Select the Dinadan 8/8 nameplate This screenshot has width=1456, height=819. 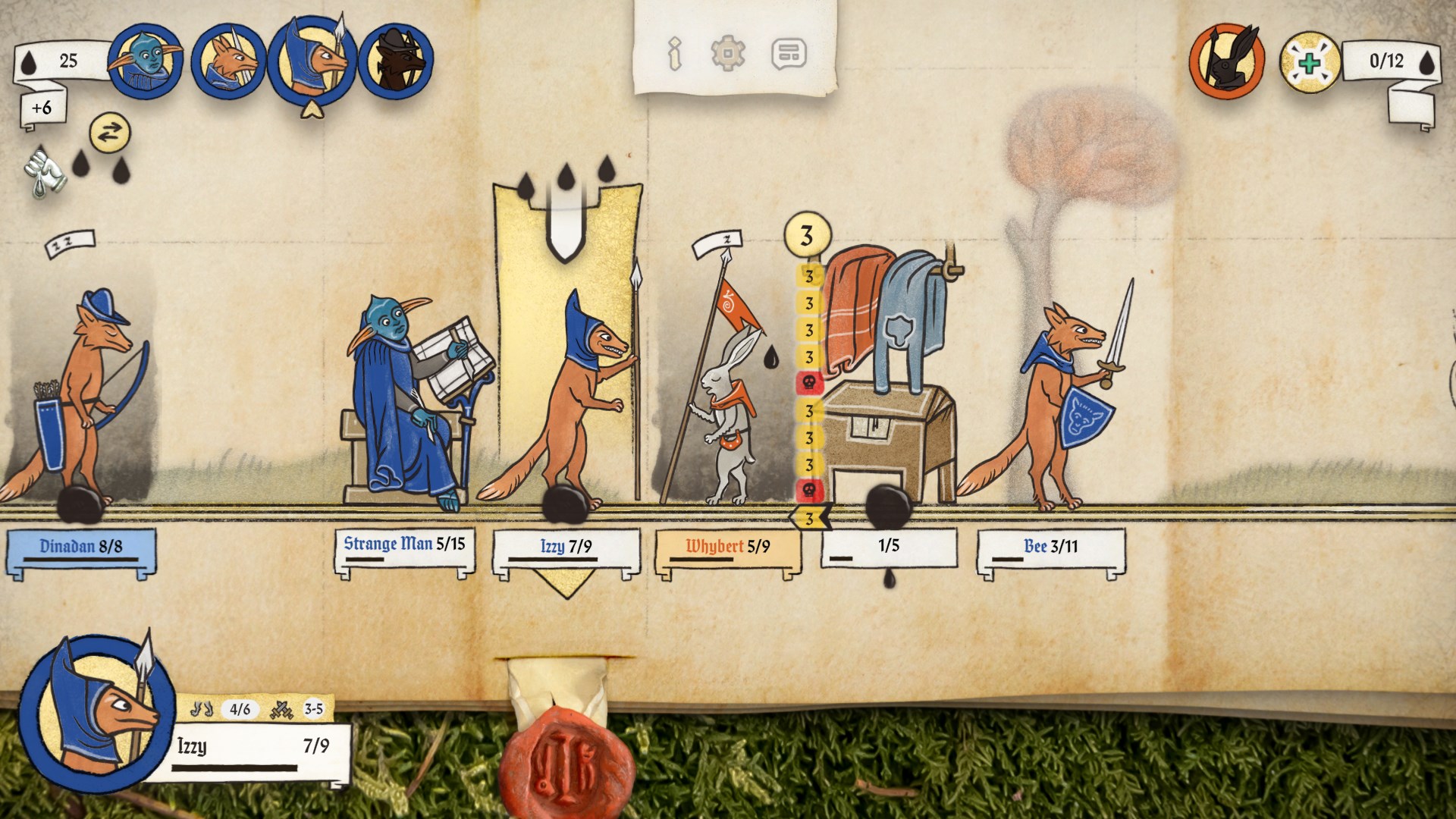coord(81,548)
